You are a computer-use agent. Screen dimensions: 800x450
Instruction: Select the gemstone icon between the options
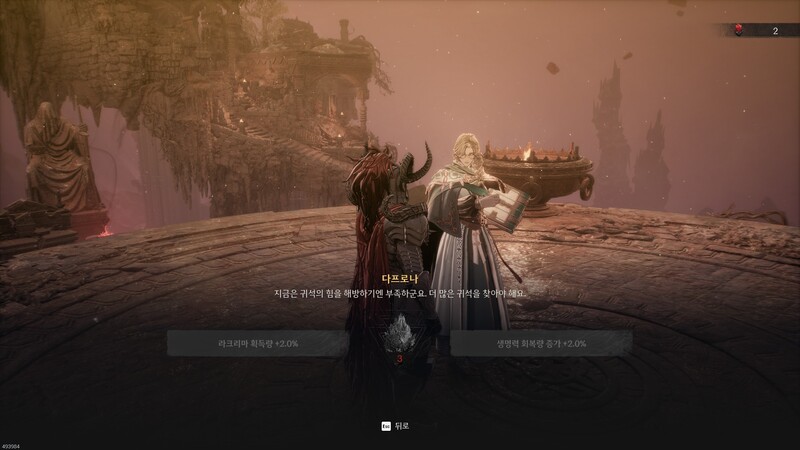coord(399,334)
